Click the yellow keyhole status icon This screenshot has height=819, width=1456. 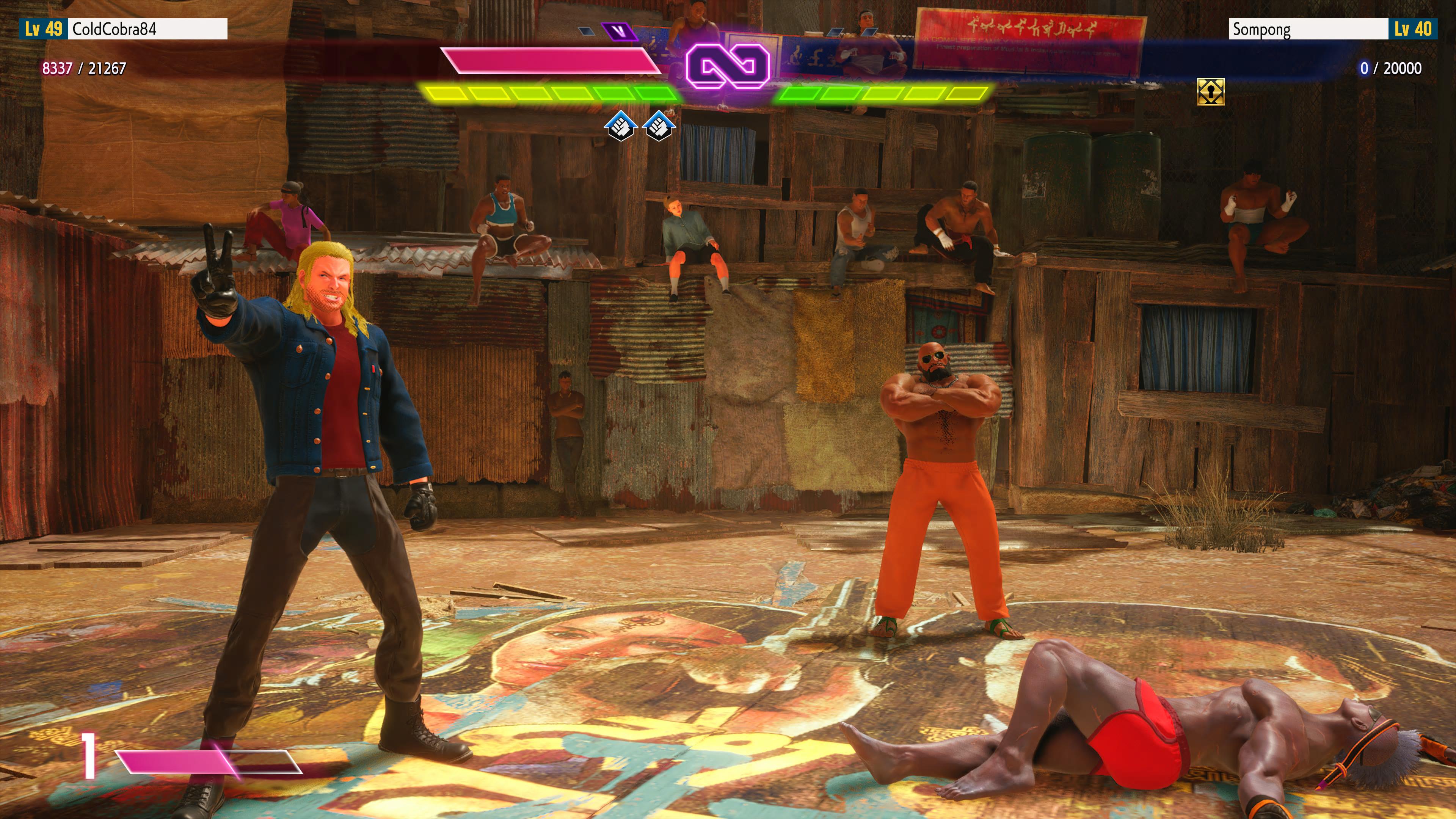pyautogui.click(x=1211, y=91)
